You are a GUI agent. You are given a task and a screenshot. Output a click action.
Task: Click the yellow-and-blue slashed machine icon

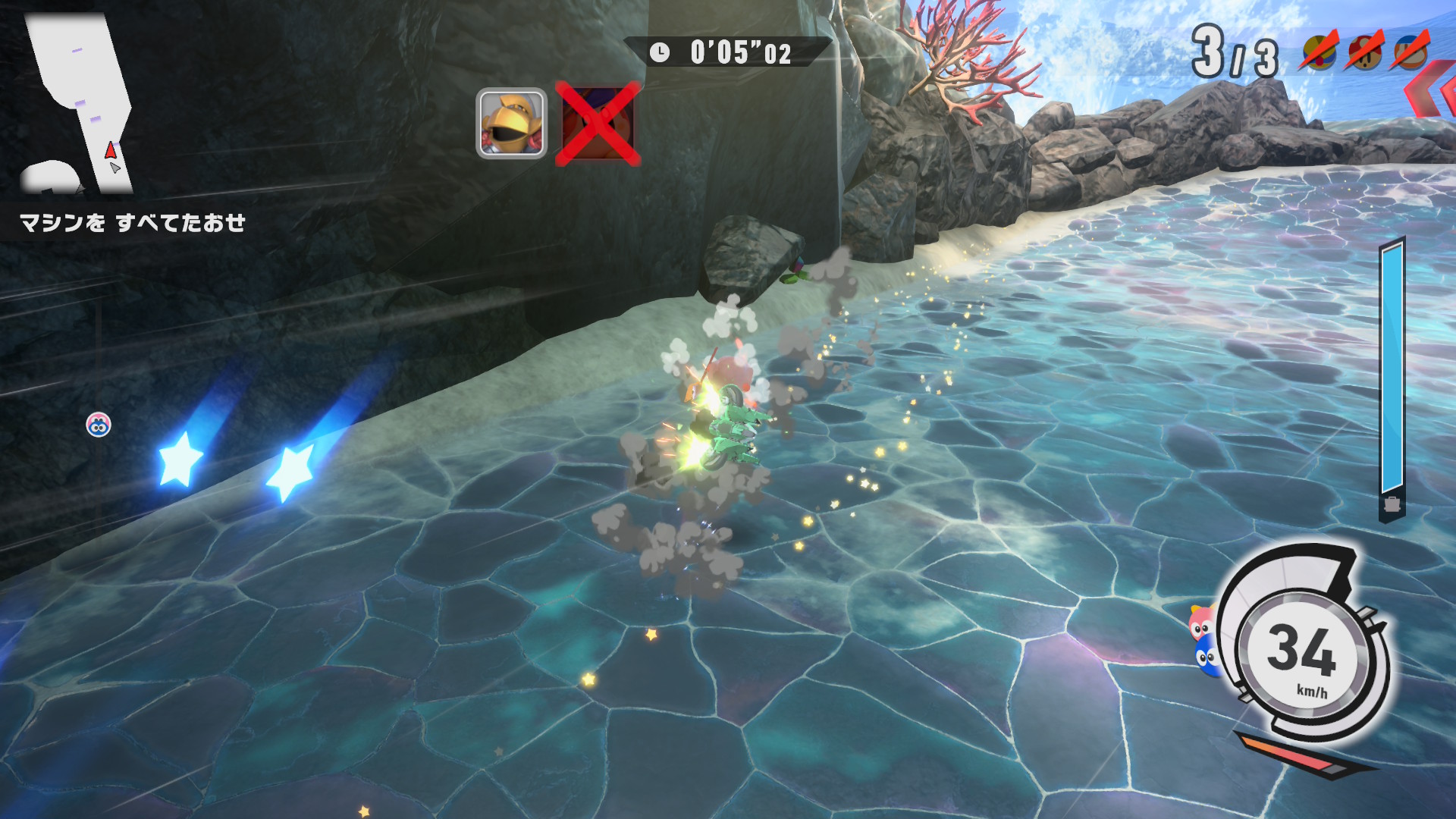(1320, 52)
